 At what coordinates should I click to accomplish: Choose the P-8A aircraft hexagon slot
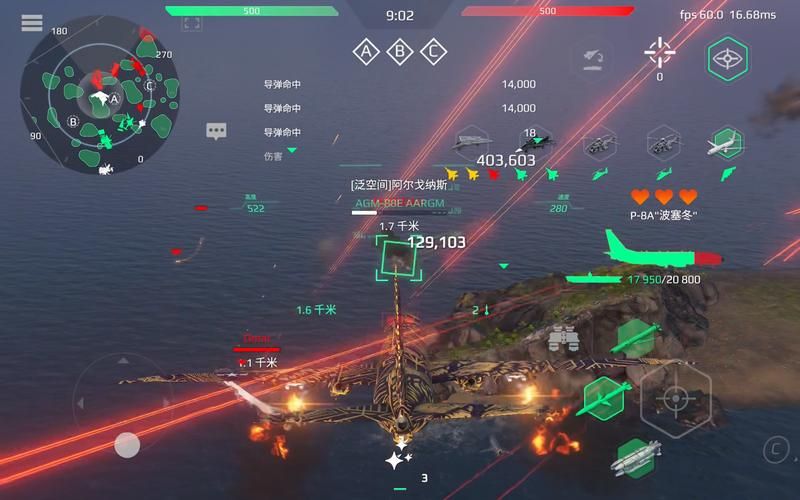[727, 143]
